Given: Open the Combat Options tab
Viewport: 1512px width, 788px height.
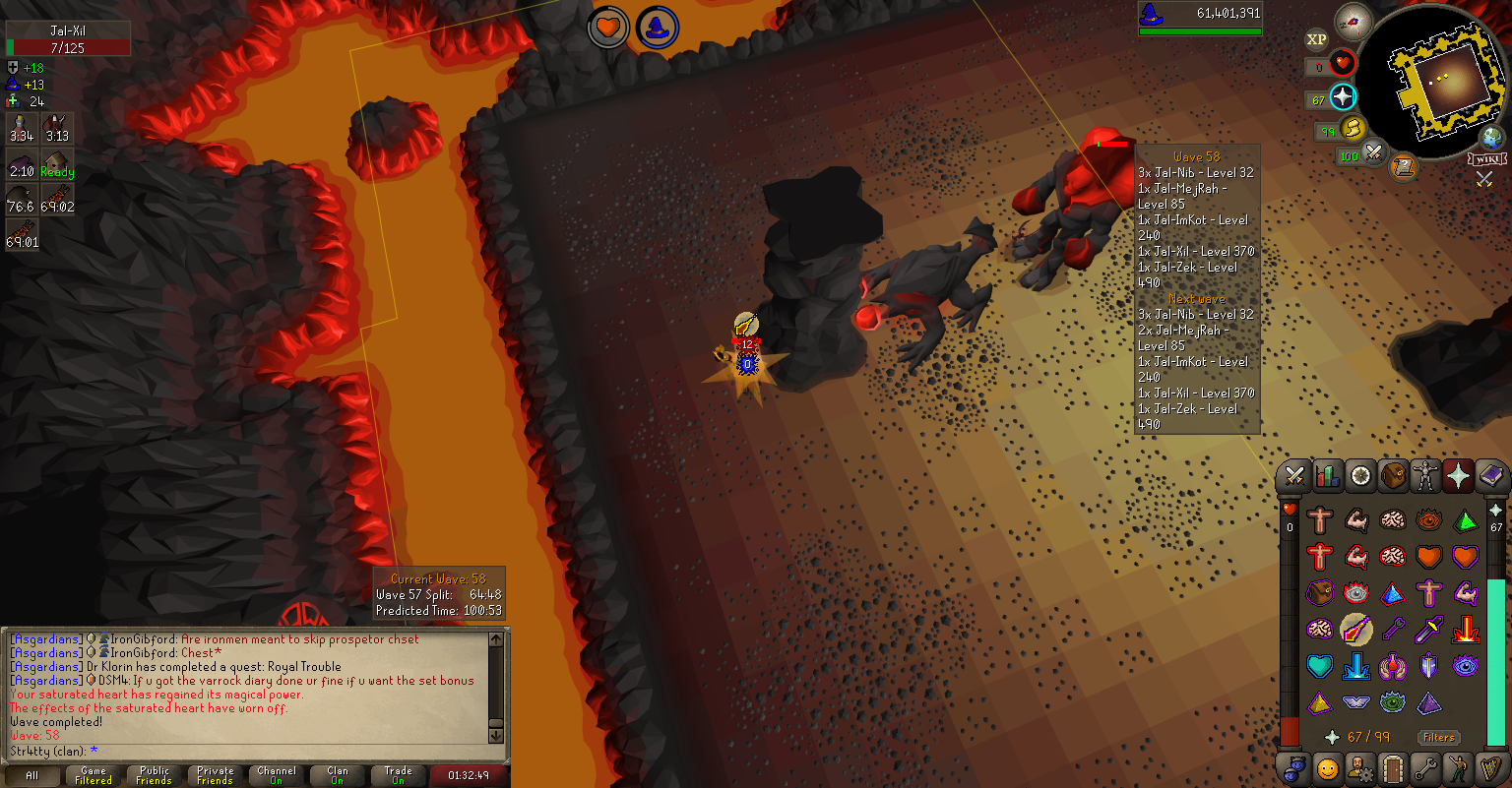Looking at the screenshot, I should tap(1294, 477).
